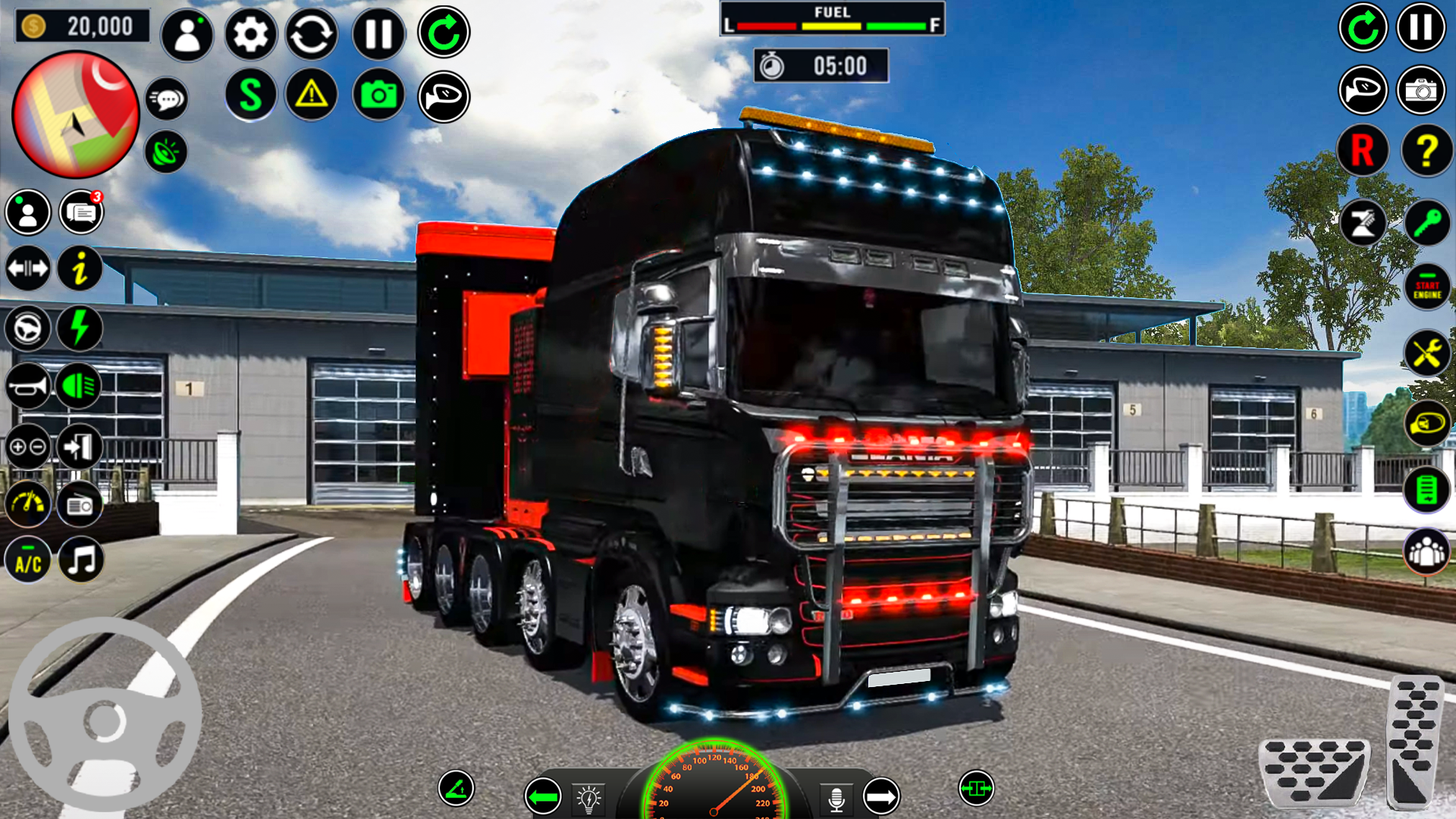The height and width of the screenshot is (819, 1456).
Task: Activate the nitro boost lightning icon
Action: pyautogui.click(x=79, y=329)
